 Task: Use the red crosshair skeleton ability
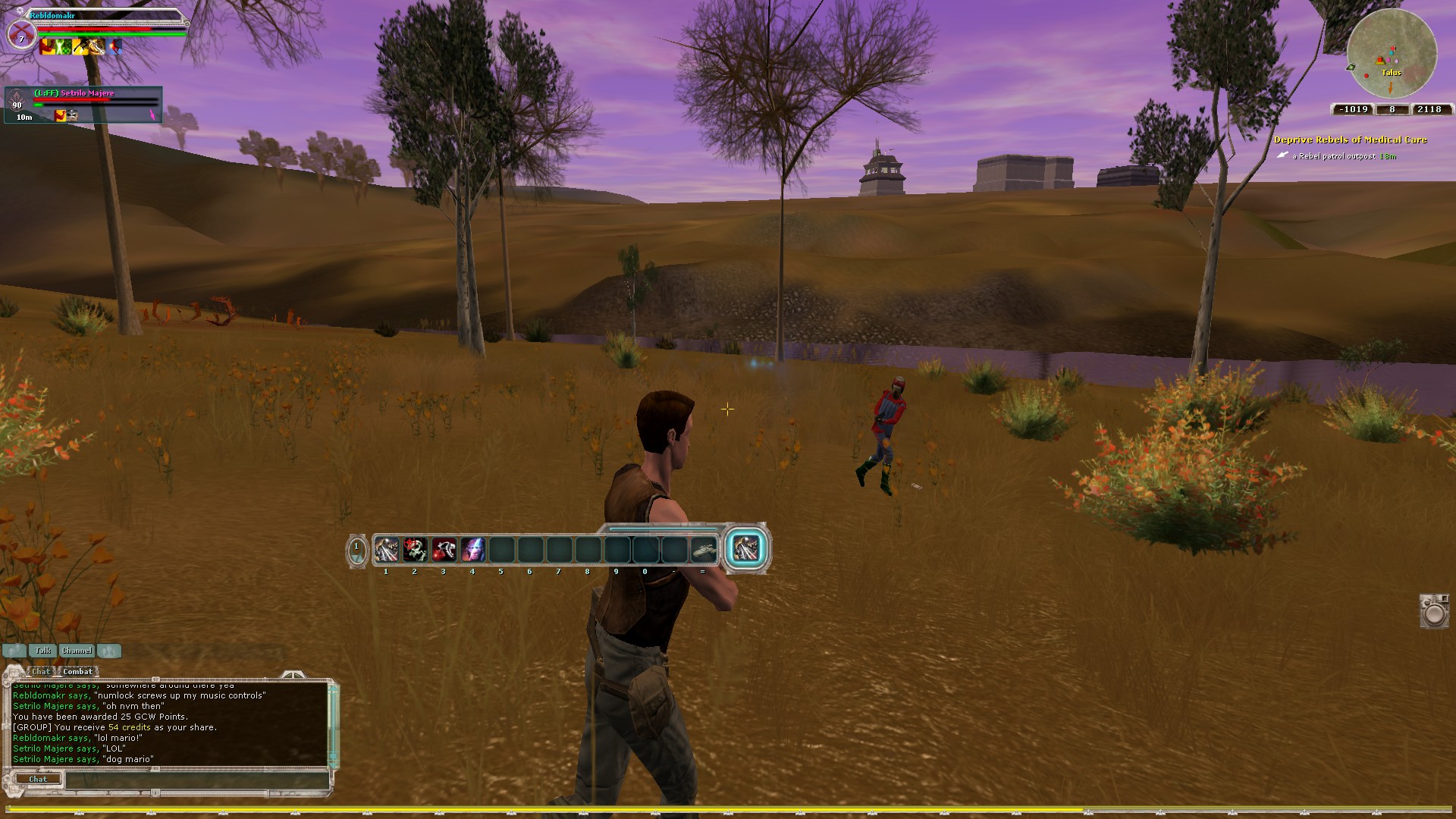(x=415, y=549)
